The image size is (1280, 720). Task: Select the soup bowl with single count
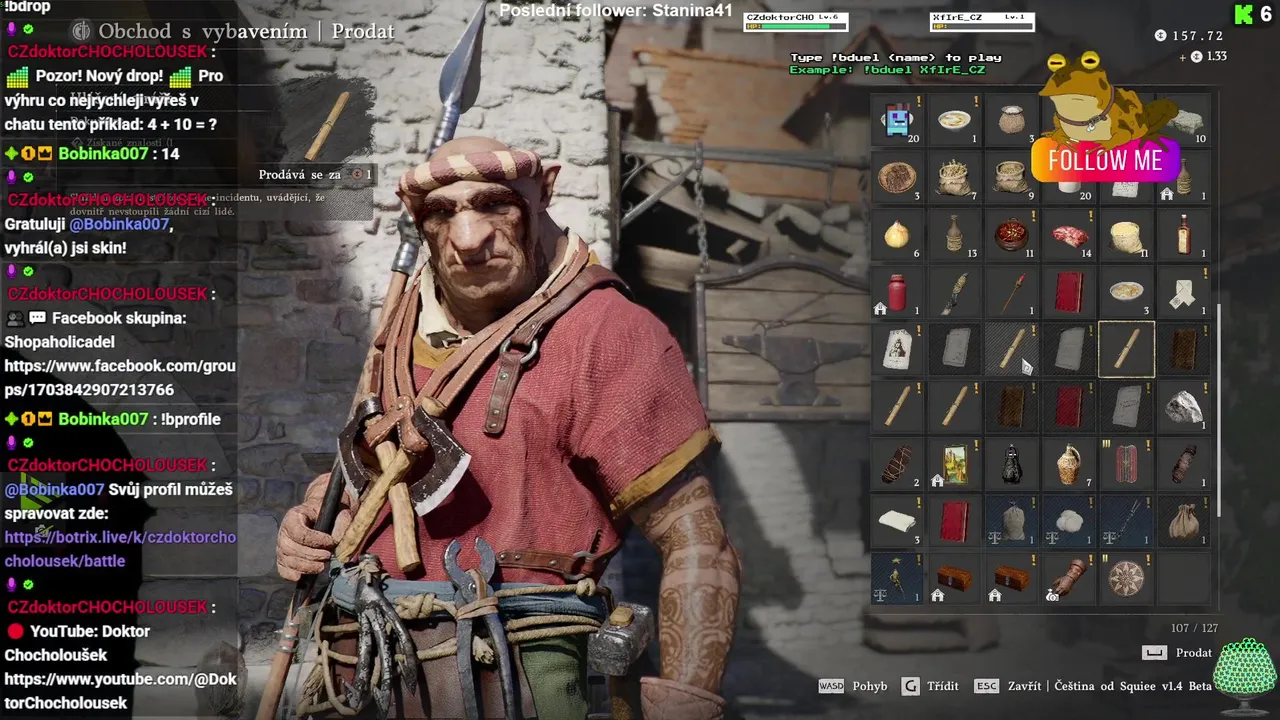[x=955, y=121]
